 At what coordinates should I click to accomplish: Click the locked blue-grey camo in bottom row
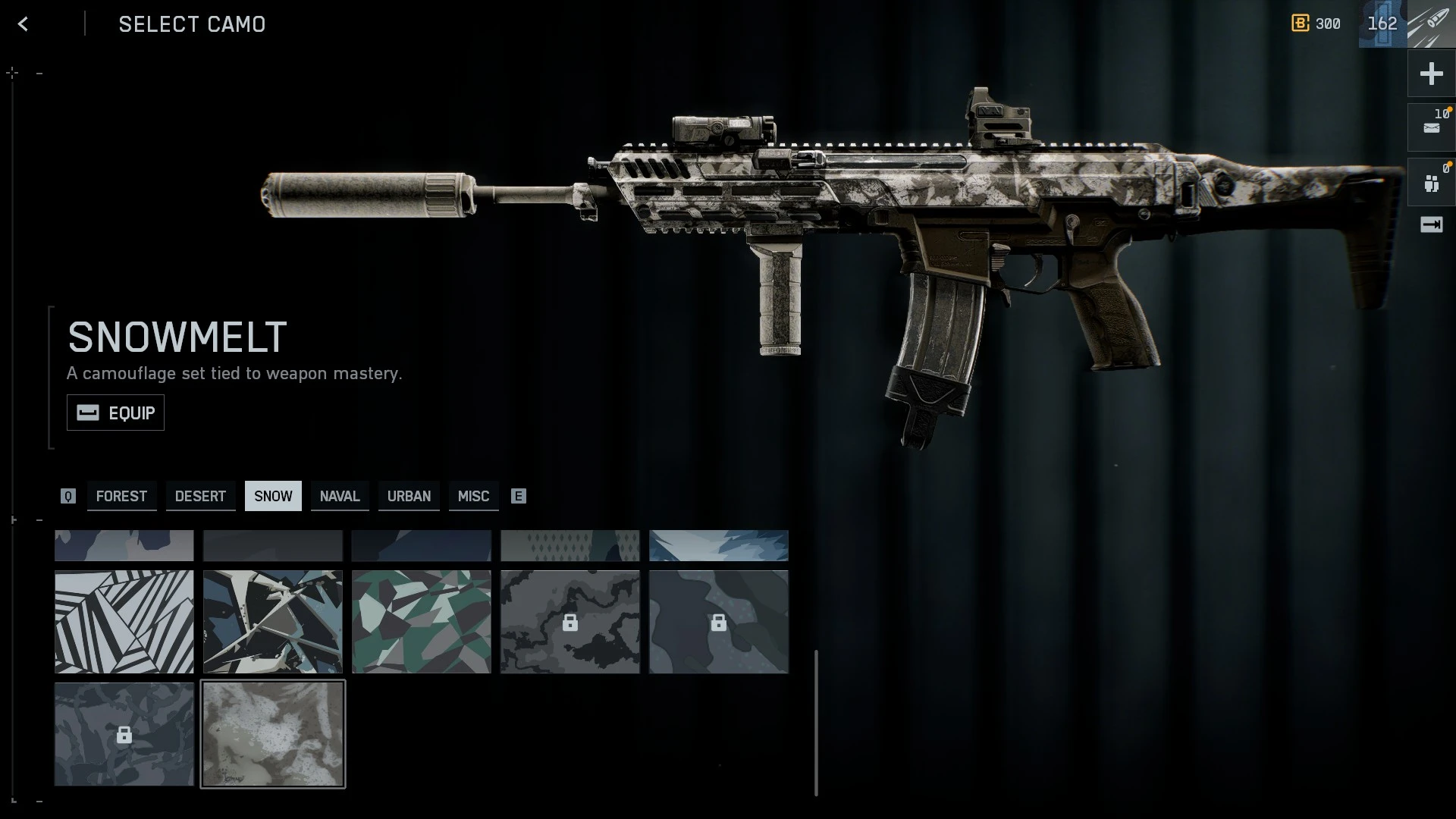tap(124, 734)
